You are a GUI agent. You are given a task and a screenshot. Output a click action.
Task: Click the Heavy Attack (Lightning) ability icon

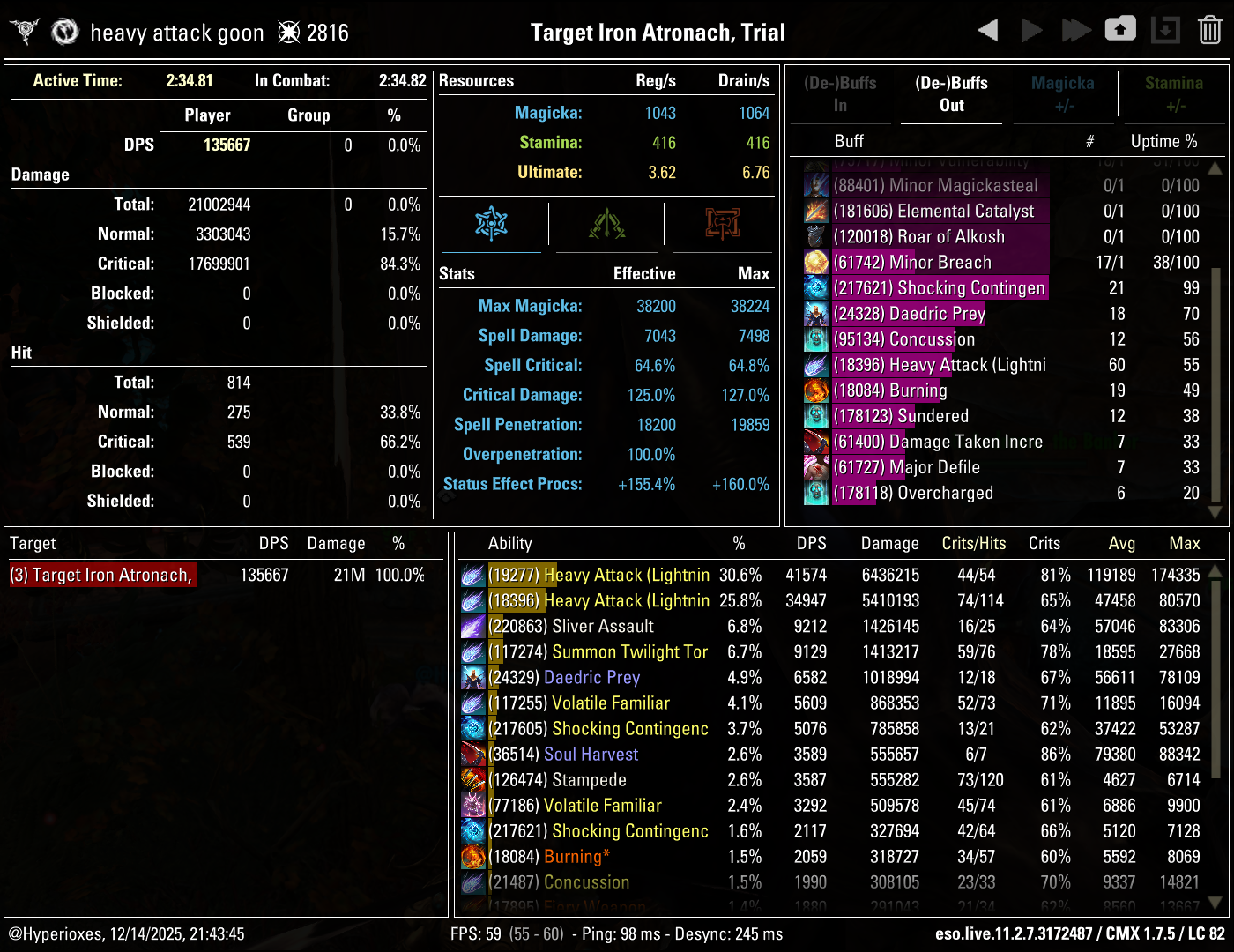(473, 575)
